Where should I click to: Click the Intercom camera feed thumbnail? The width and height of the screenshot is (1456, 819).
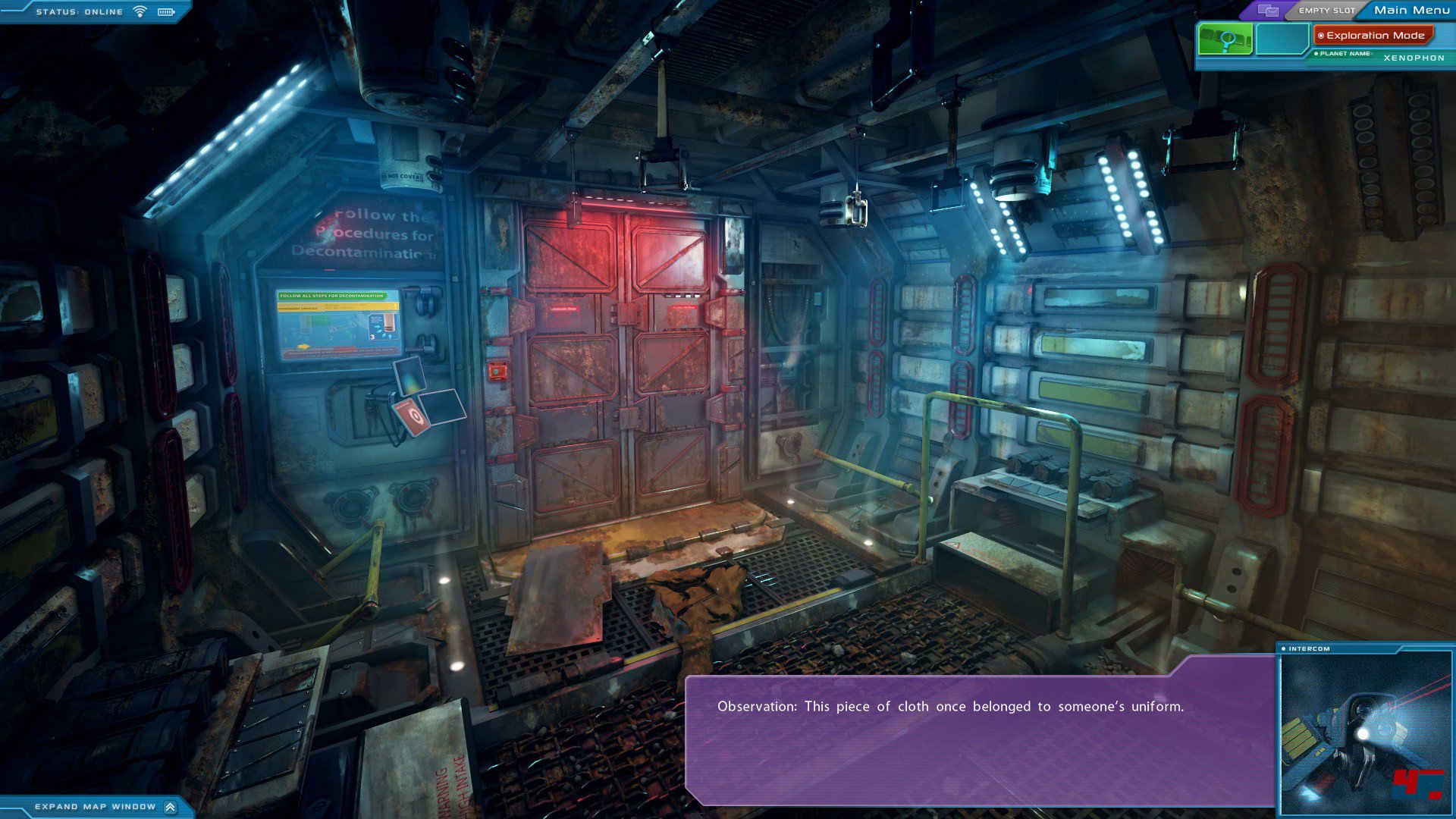pos(1365,733)
